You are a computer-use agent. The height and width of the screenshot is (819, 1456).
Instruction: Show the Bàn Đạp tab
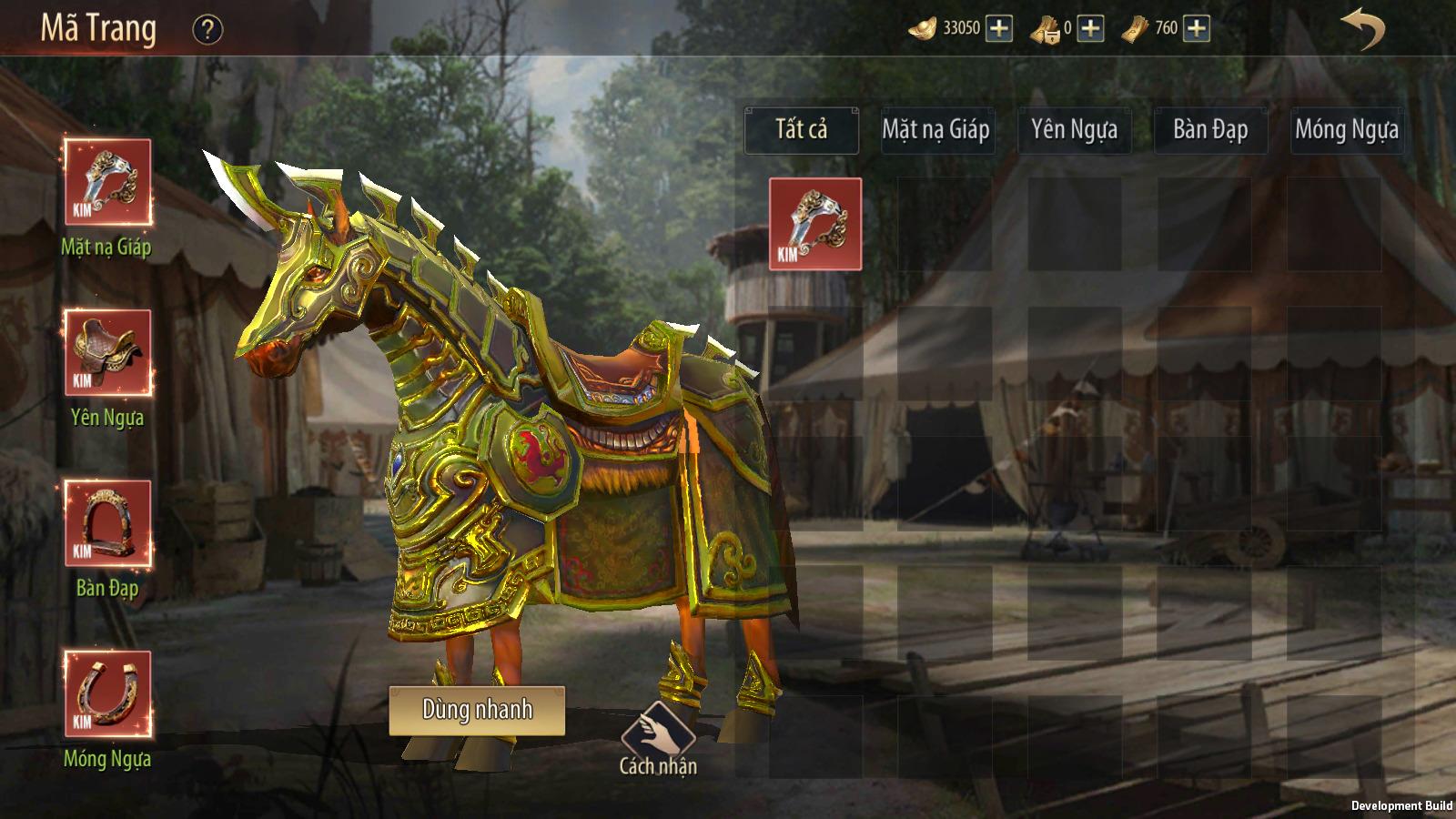[1210, 130]
